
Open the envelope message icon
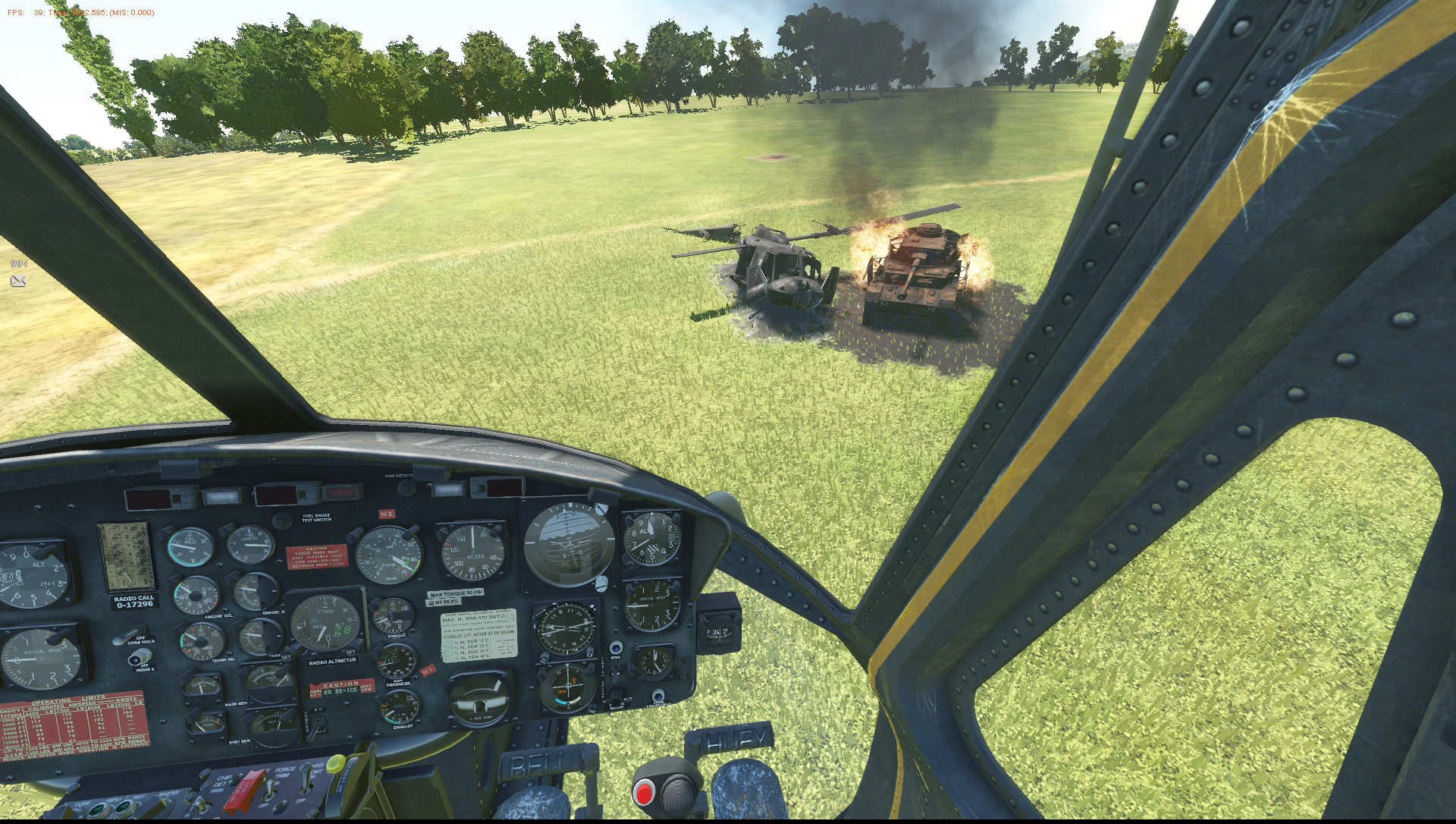[18, 281]
